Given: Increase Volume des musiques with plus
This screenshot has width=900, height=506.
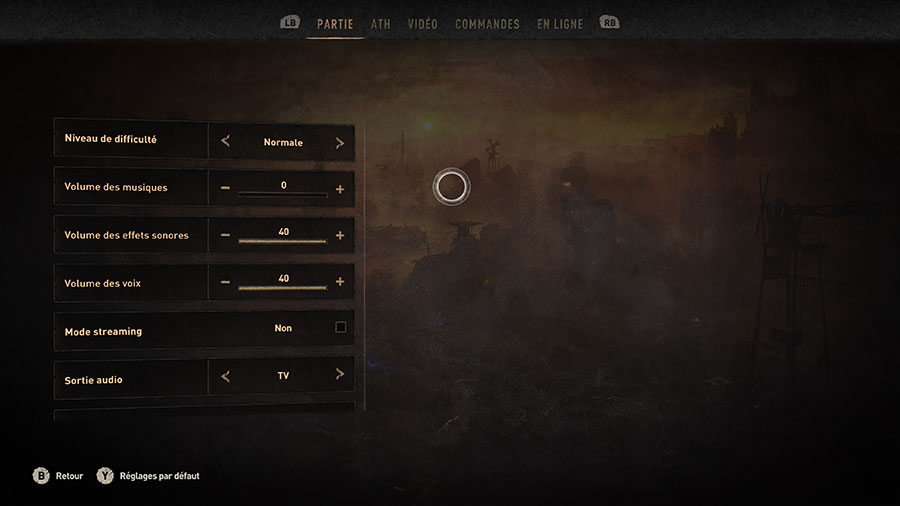Looking at the screenshot, I should pyautogui.click(x=340, y=188).
